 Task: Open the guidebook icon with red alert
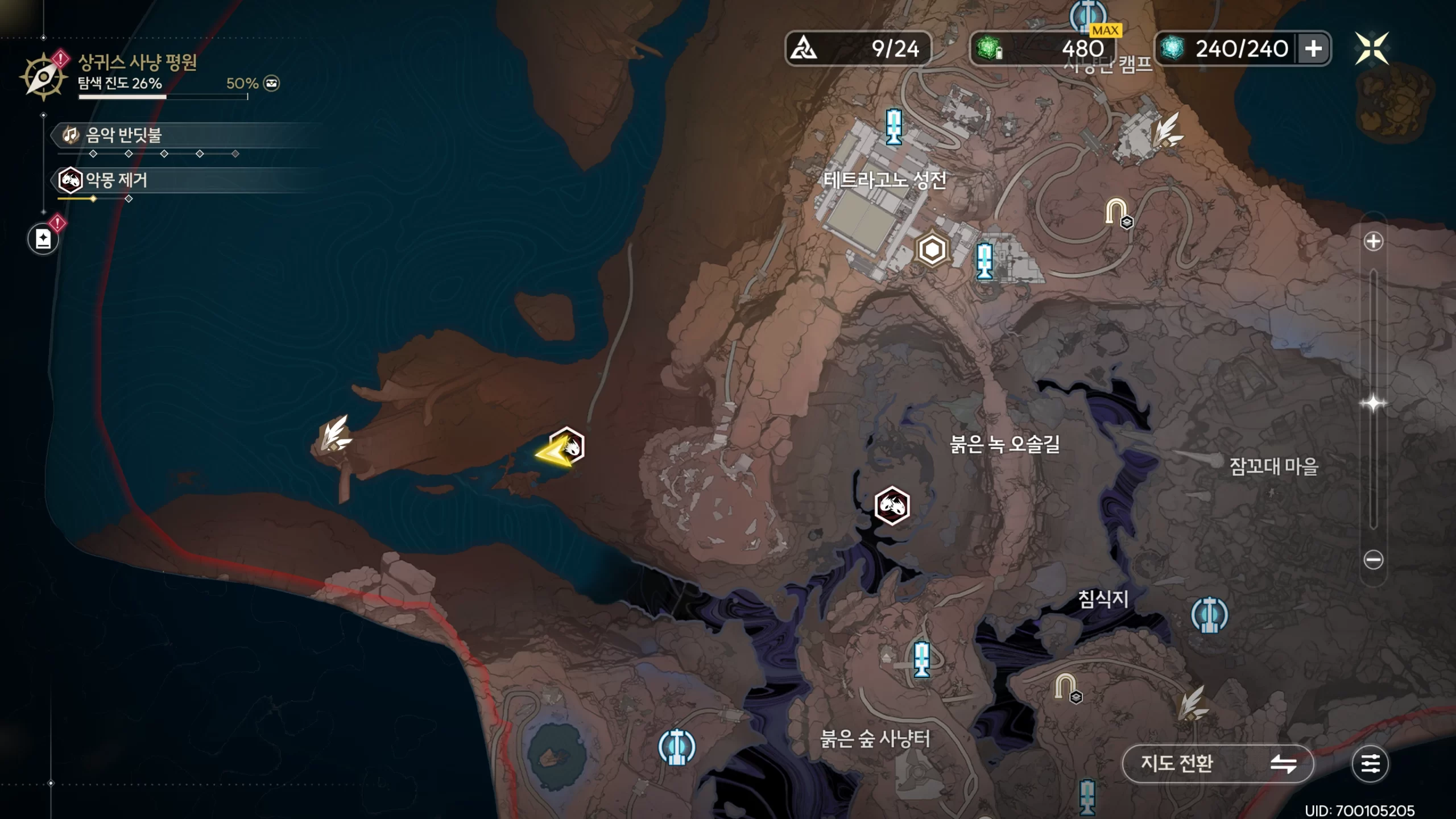[43, 239]
